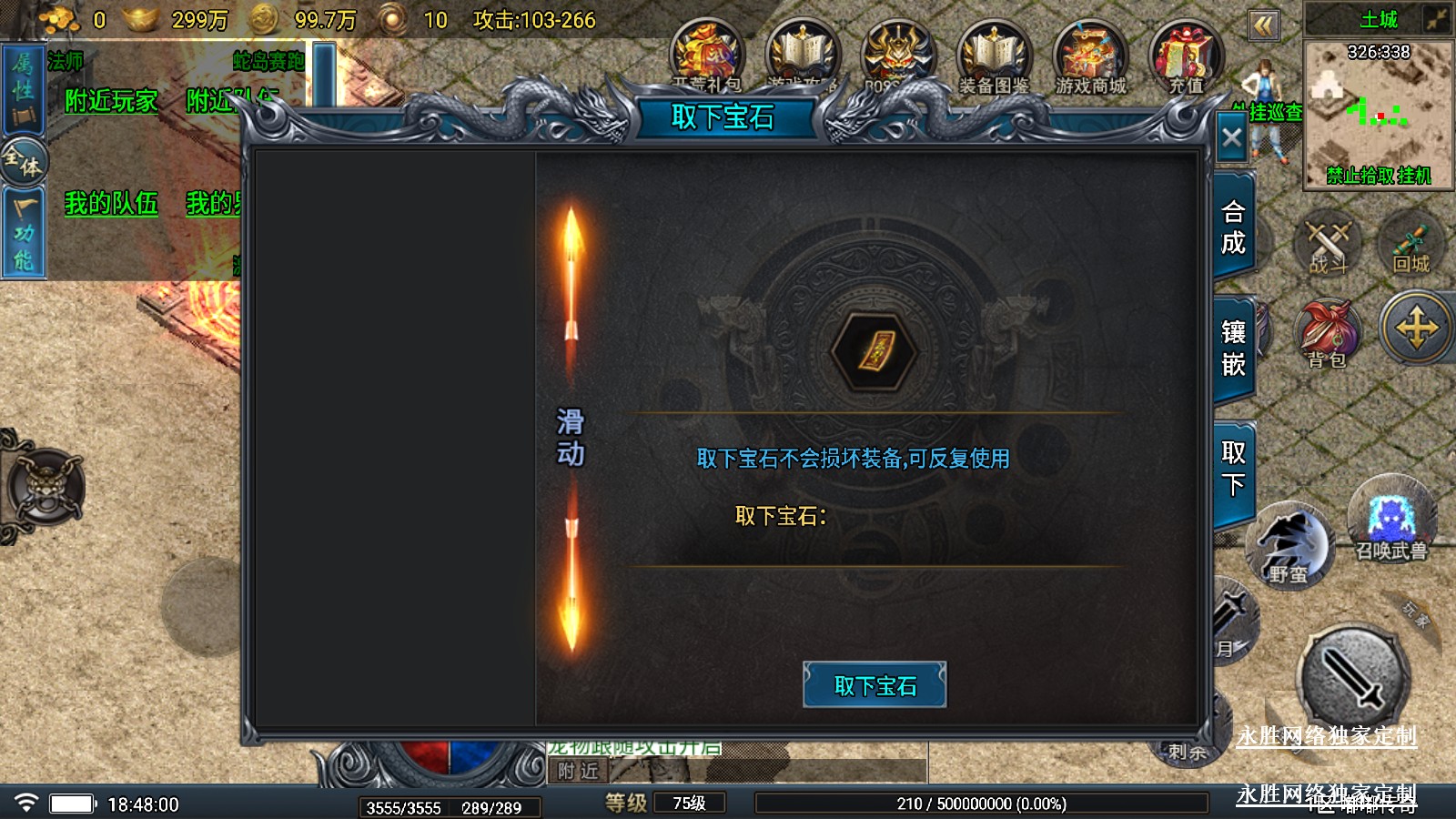Switch to the 合成 tab

pyautogui.click(x=1233, y=227)
